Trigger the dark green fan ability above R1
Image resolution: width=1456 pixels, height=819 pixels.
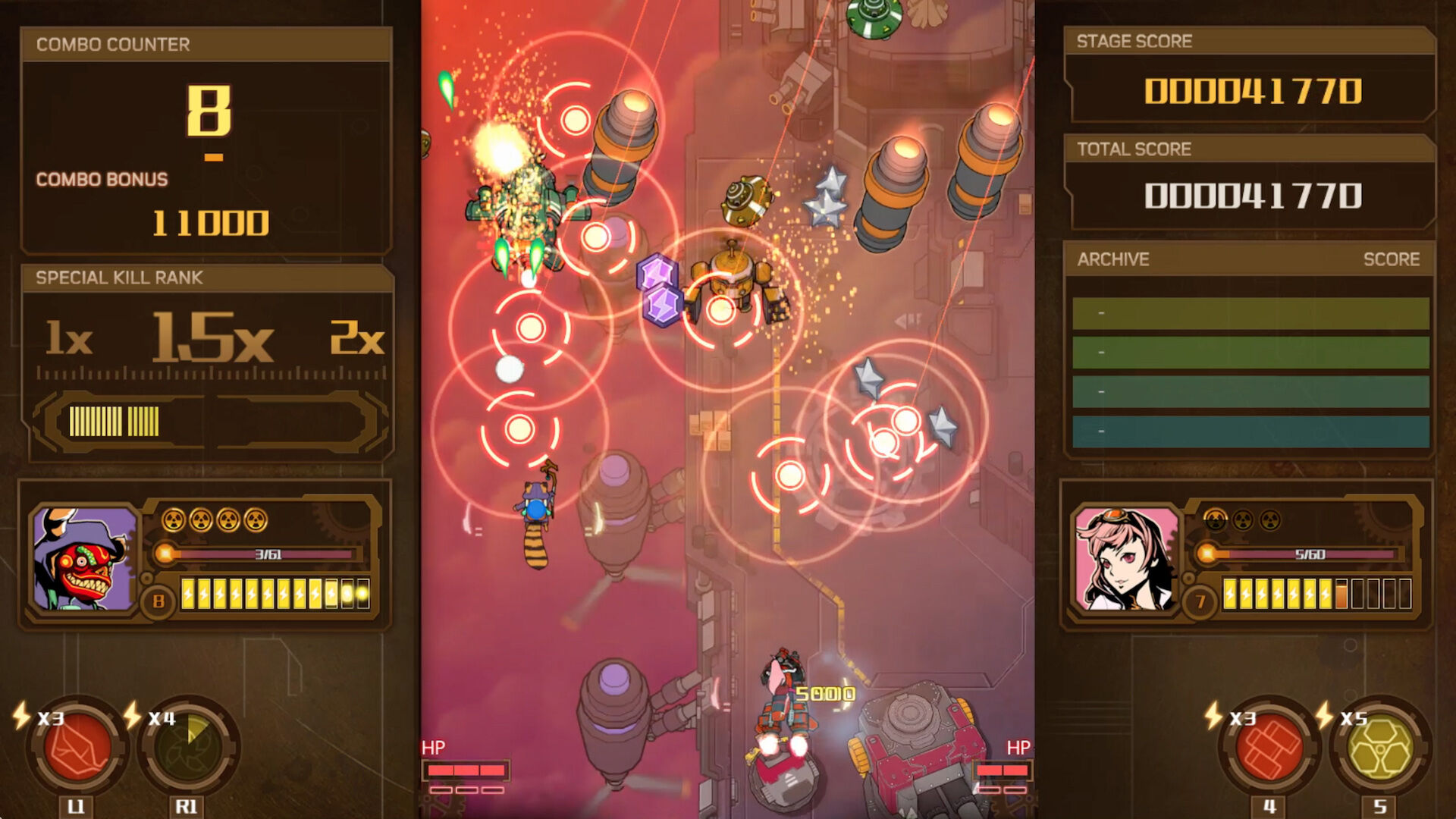(188, 746)
